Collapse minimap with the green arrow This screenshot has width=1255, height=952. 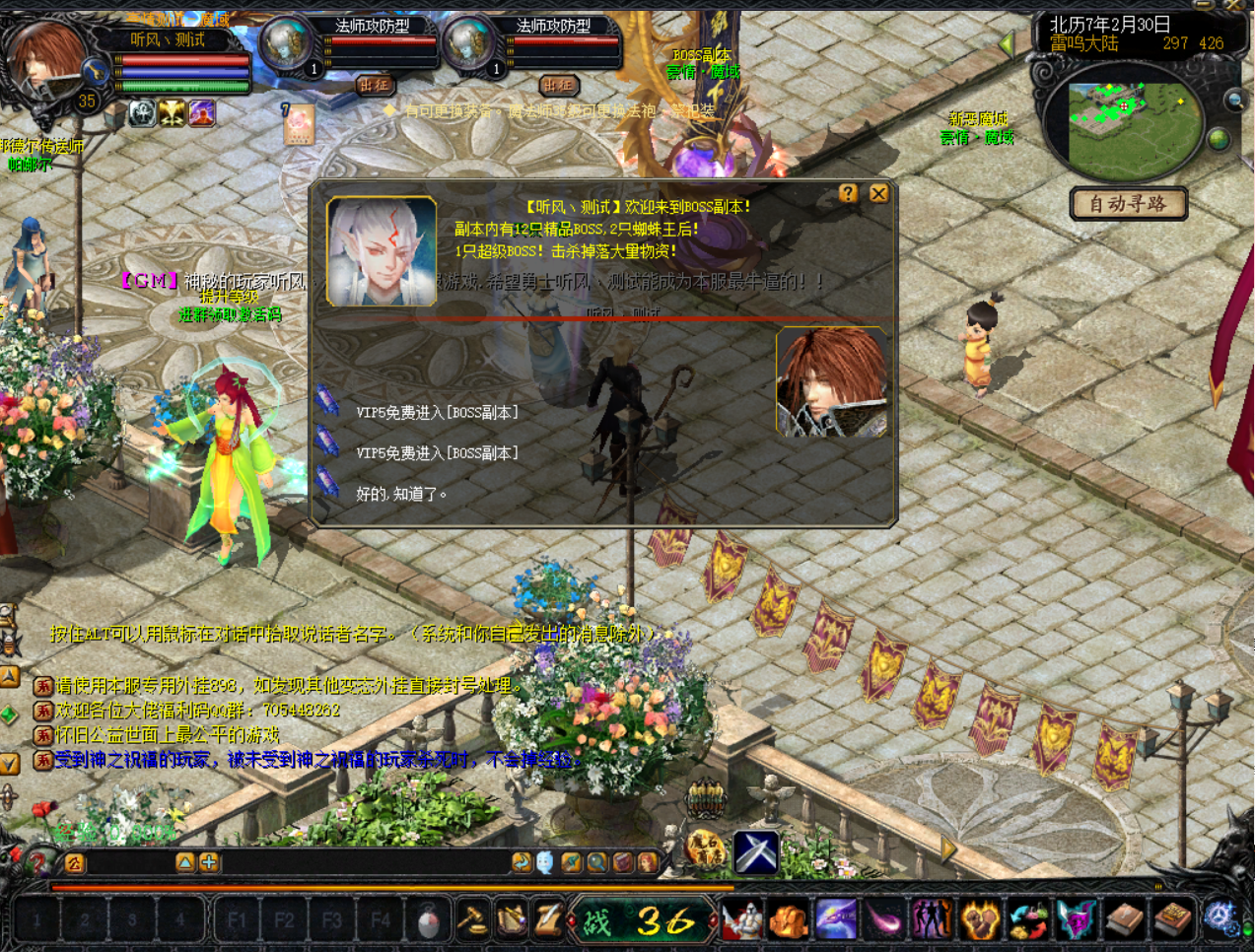pyautogui.click(x=1007, y=44)
